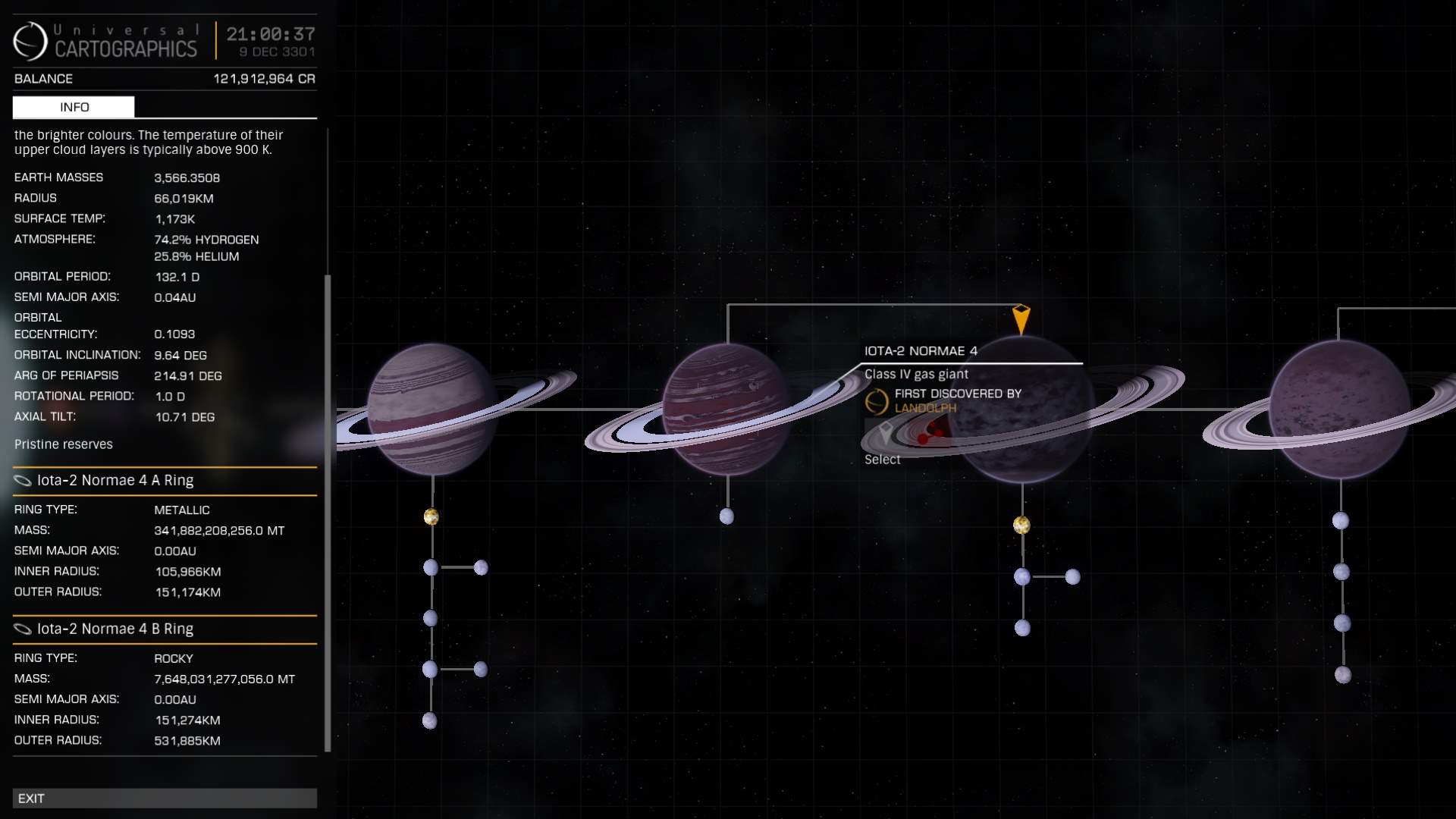Select the leftmost pale striped ringed gas giant

(x=431, y=409)
